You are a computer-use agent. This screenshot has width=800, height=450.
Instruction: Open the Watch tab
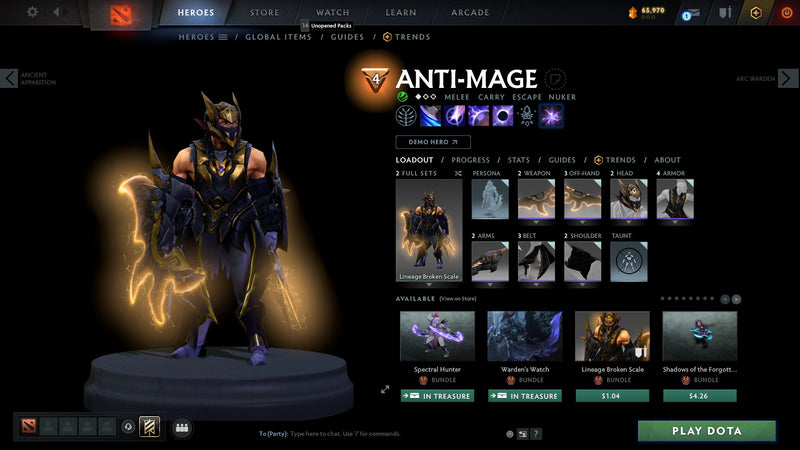coord(332,13)
